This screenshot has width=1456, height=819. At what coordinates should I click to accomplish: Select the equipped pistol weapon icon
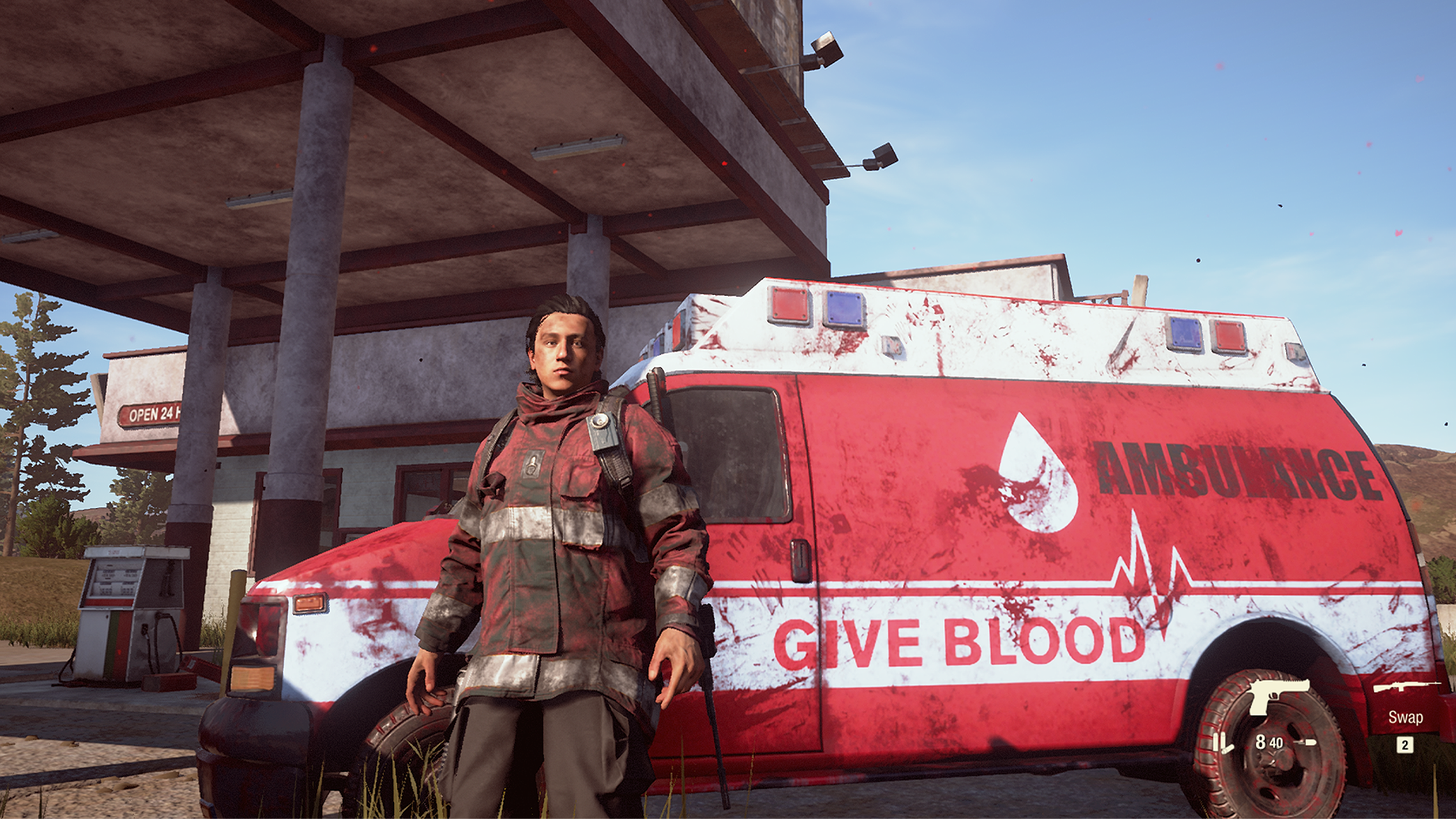click(1278, 695)
